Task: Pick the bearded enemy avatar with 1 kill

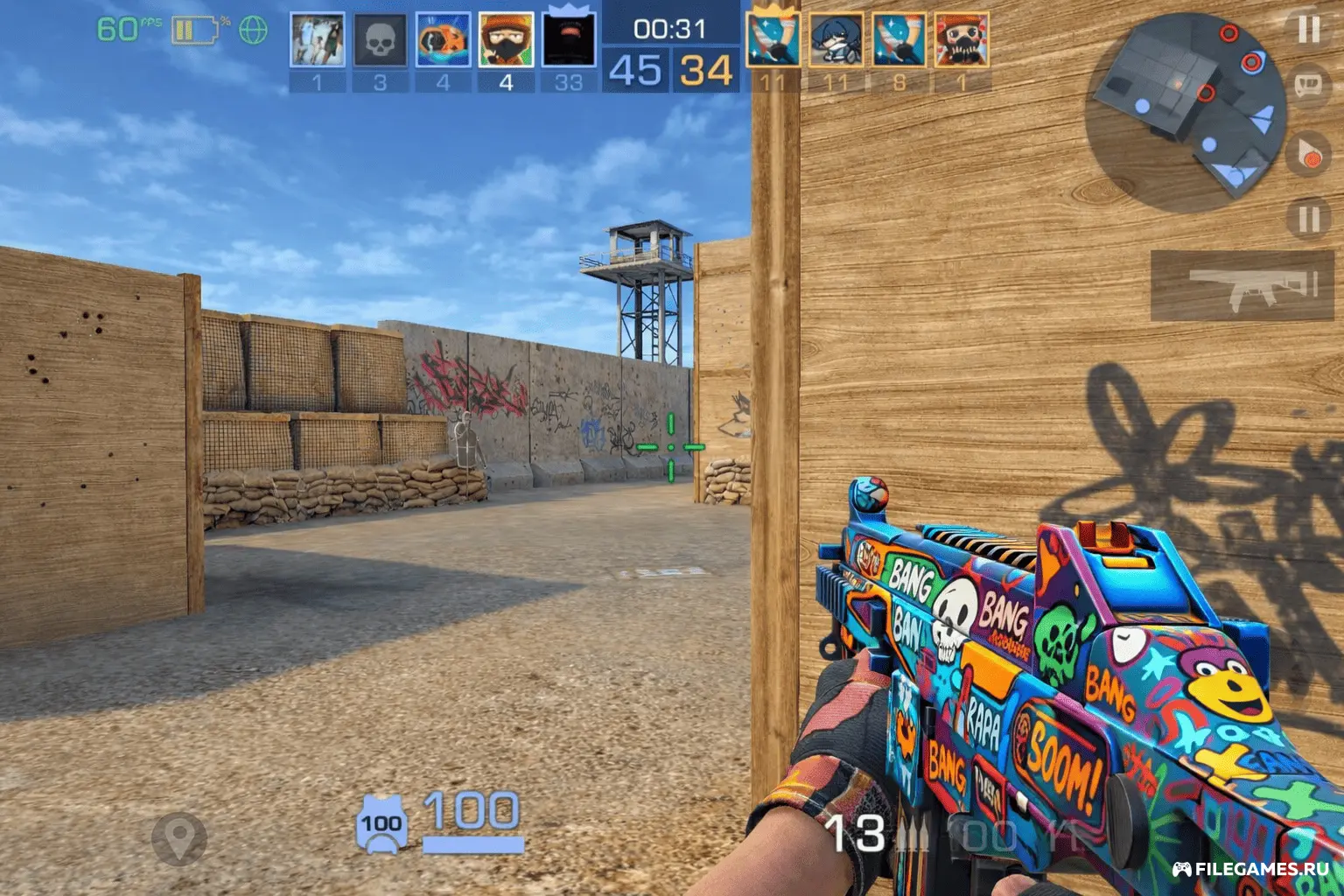Action: pyautogui.click(x=962, y=40)
